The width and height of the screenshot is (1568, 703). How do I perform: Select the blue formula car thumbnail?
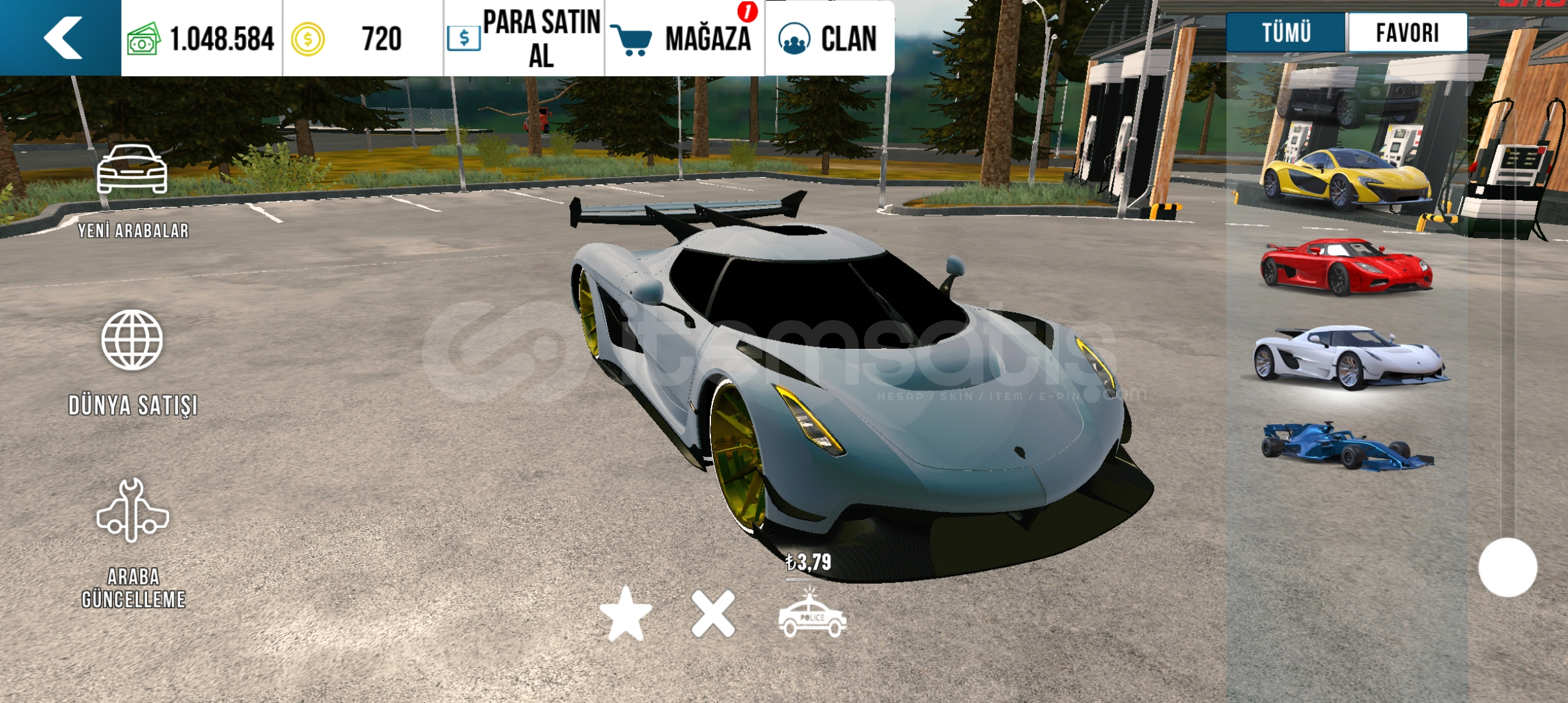coord(1346,445)
